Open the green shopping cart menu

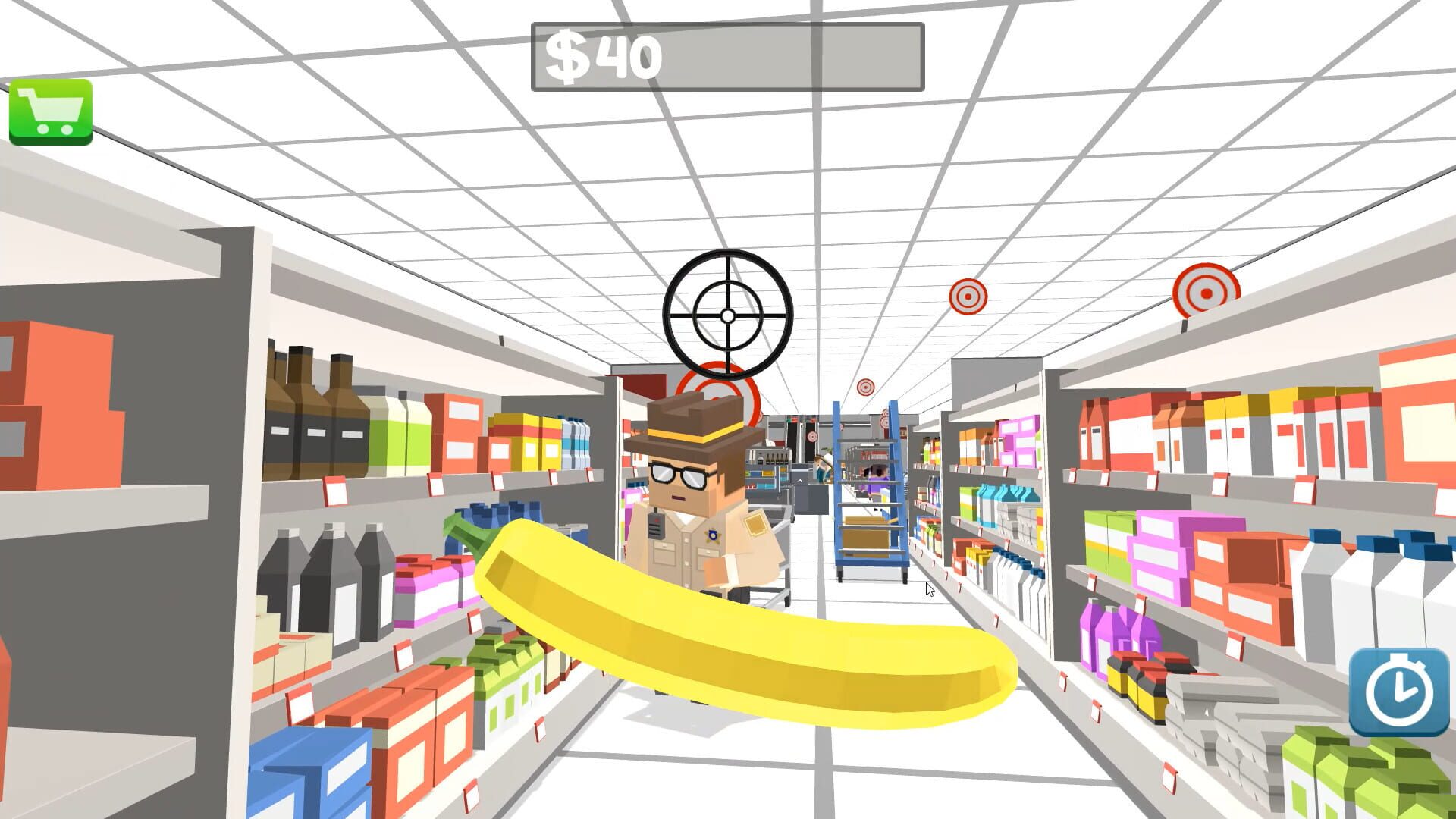click(50, 112)
